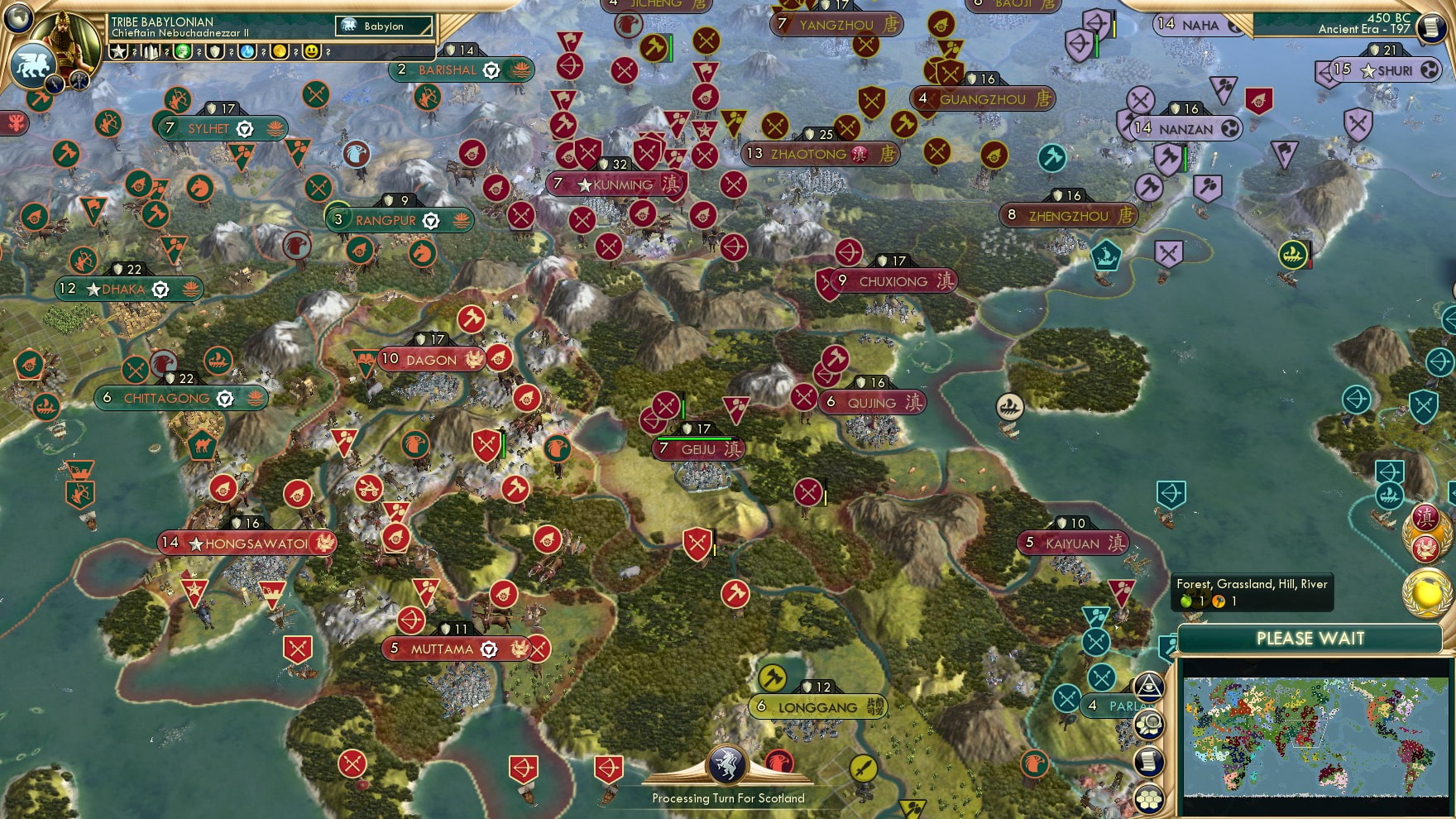Open the Babylon dropdown banner at top left
The image size is (1456, 819).
[382, 26]
